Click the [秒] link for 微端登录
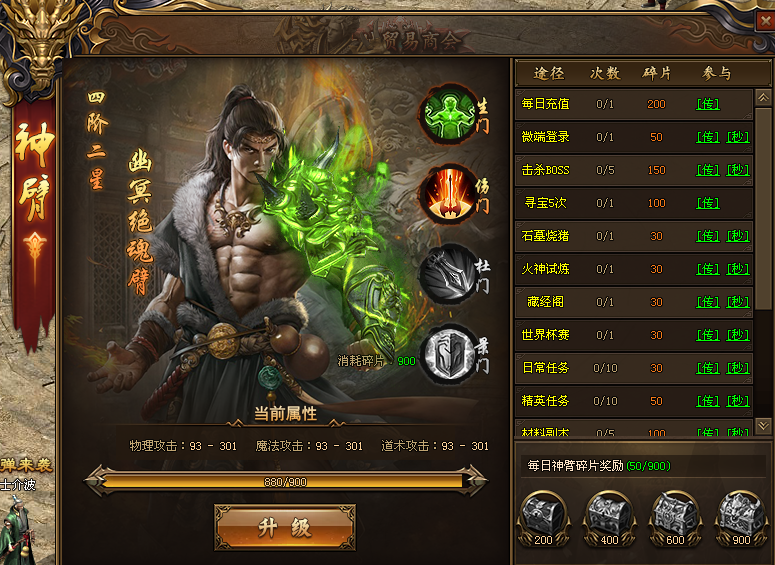 coord(738,137)
